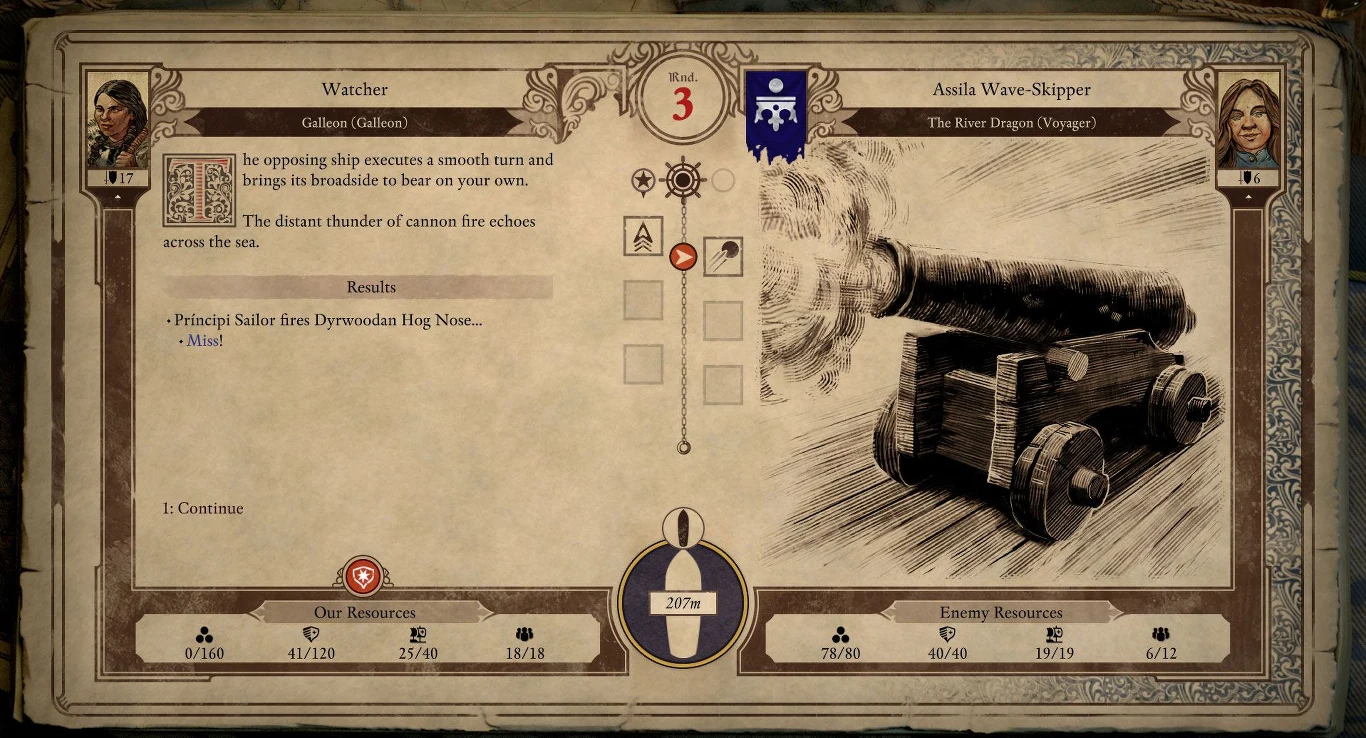Click the enemy's cannon fire action icon
The width and height of the screenshot is (1366, 738).
tap(723, 257)
